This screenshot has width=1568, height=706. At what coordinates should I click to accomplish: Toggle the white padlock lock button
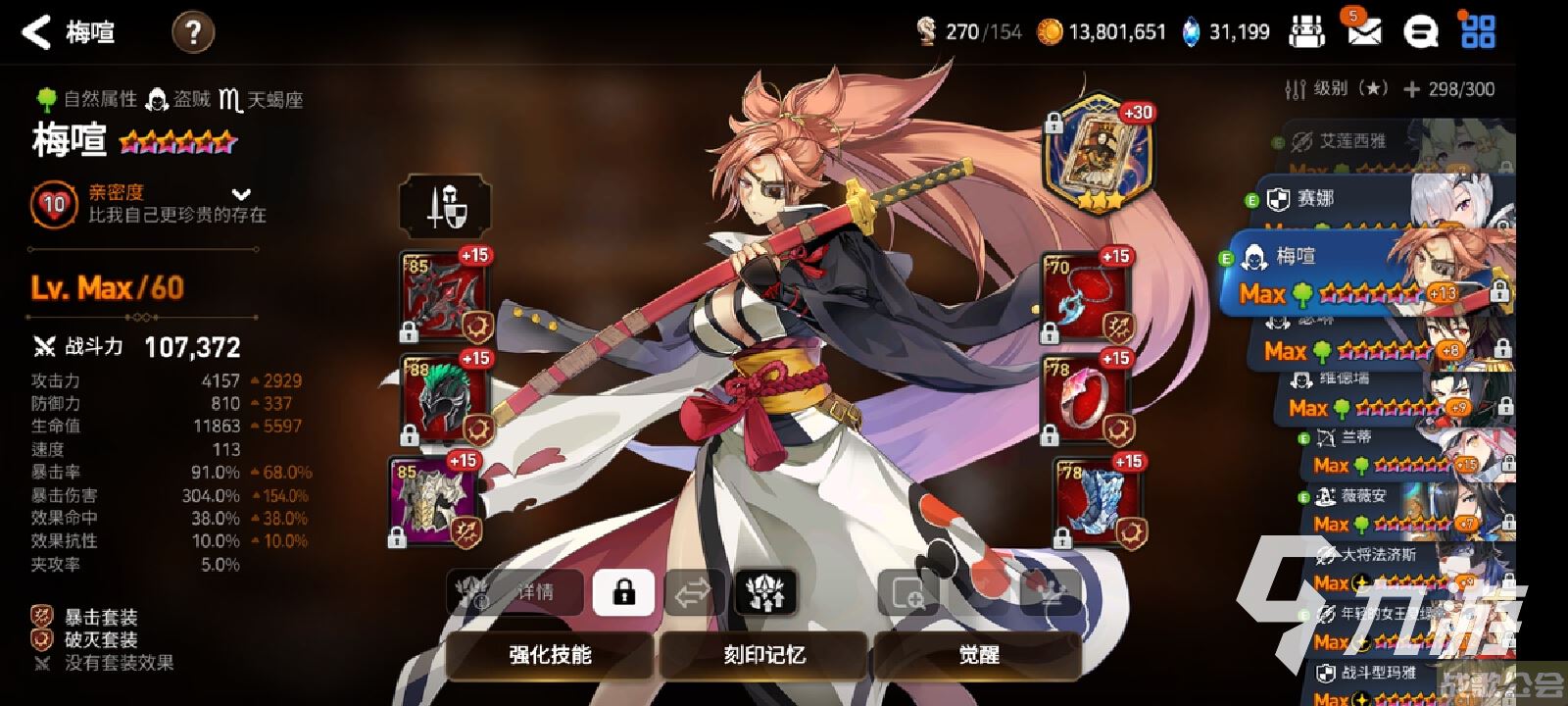[x=623, y=592]
